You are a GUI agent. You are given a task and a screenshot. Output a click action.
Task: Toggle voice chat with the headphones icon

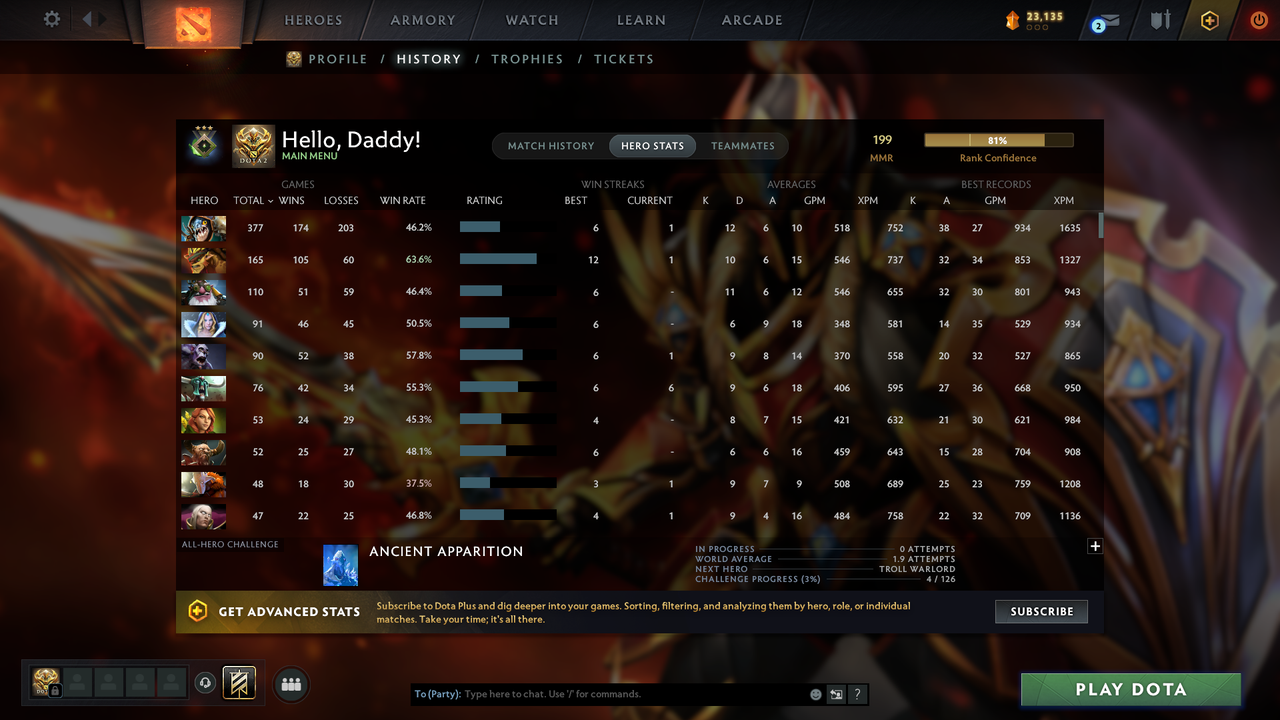(x=207, y=683)
